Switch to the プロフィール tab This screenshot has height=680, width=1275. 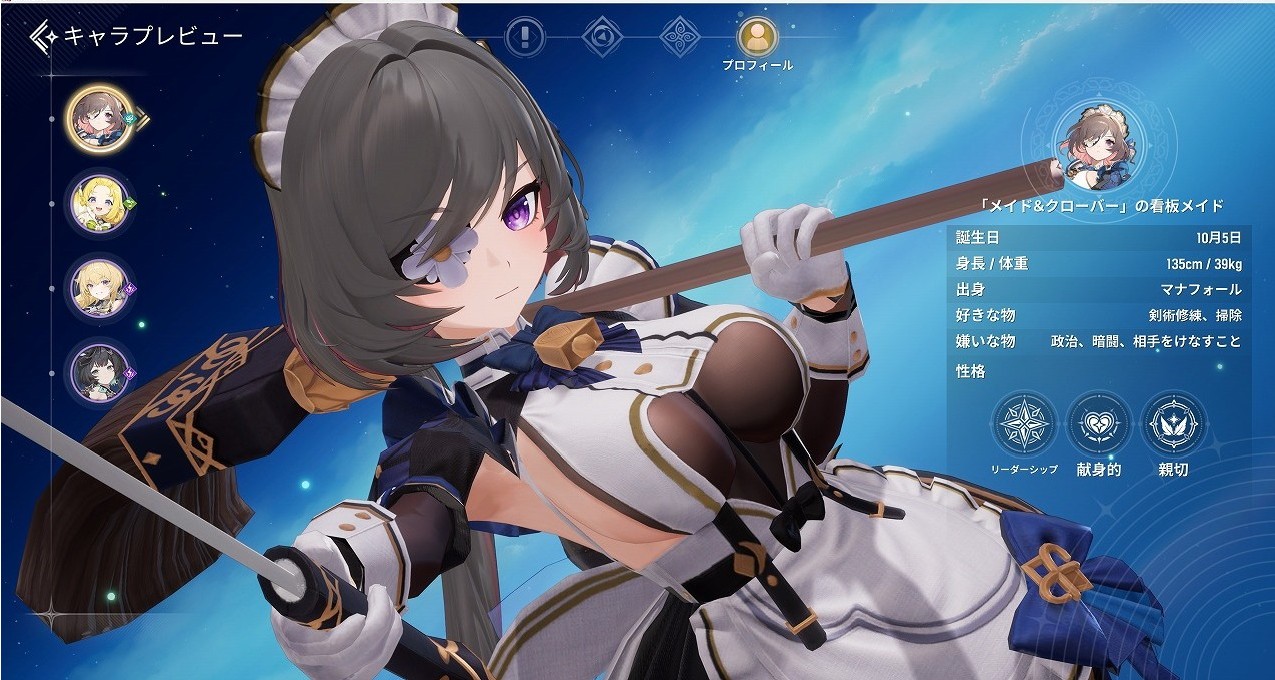tap(757, 38)
